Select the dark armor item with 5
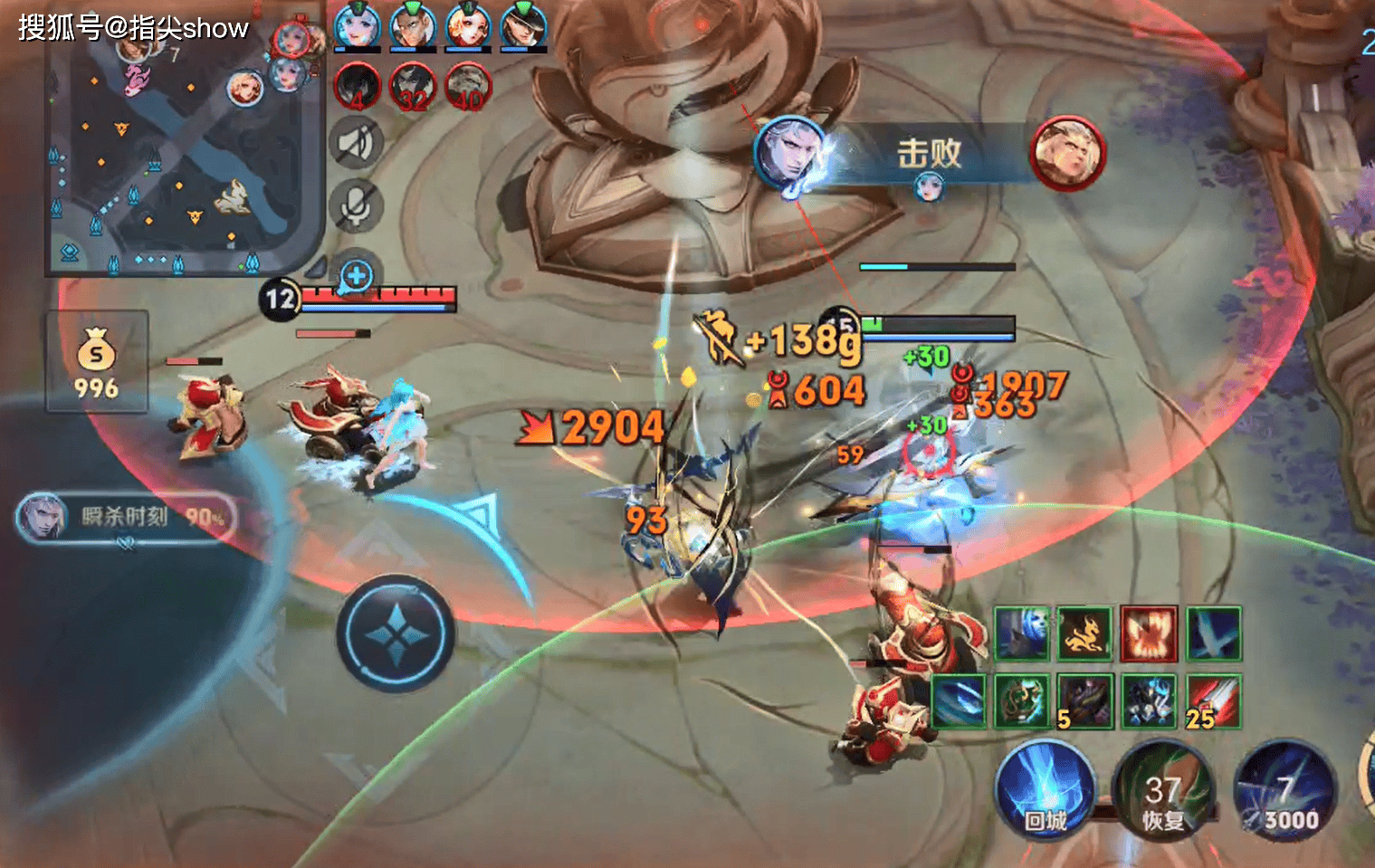1375x868 pixels. (x=1085, y=701)
